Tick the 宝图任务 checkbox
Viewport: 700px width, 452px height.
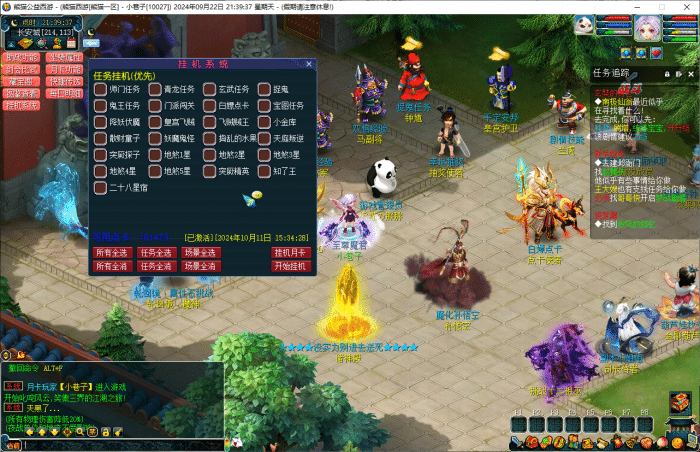tap(264, 105)
